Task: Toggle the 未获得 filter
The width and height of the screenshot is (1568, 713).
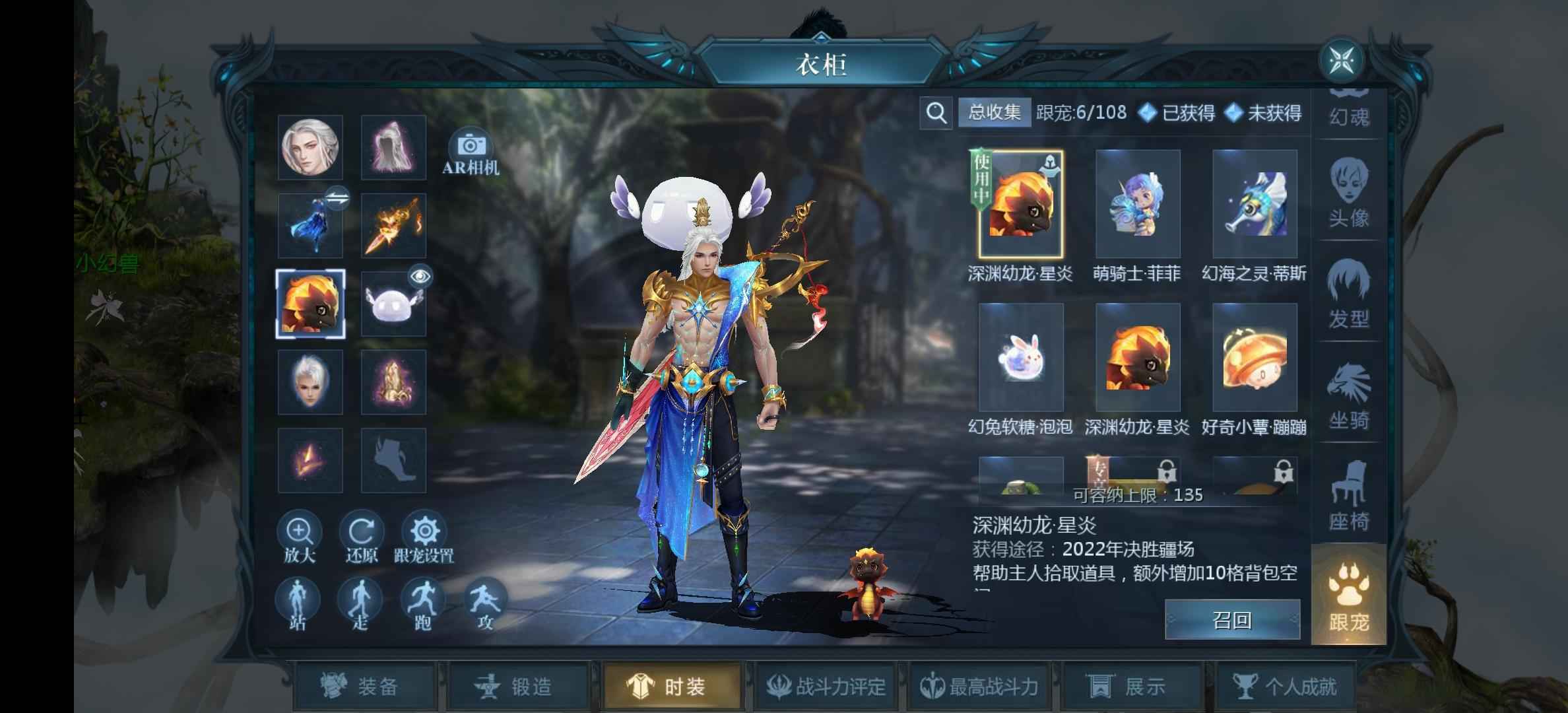Action: (1263, 114)
